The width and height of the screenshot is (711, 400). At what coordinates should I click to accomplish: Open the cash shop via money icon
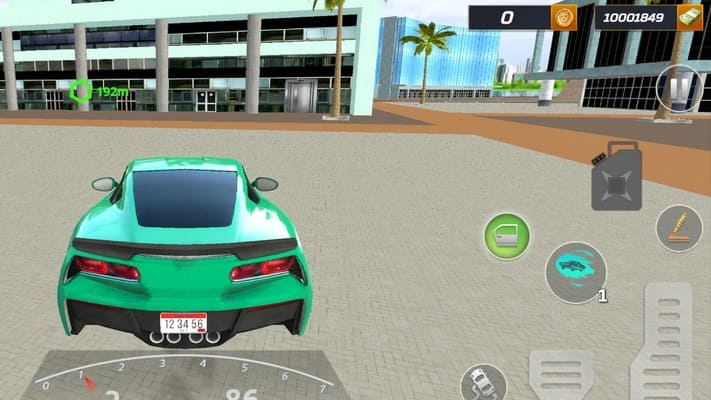pos(689,17)
